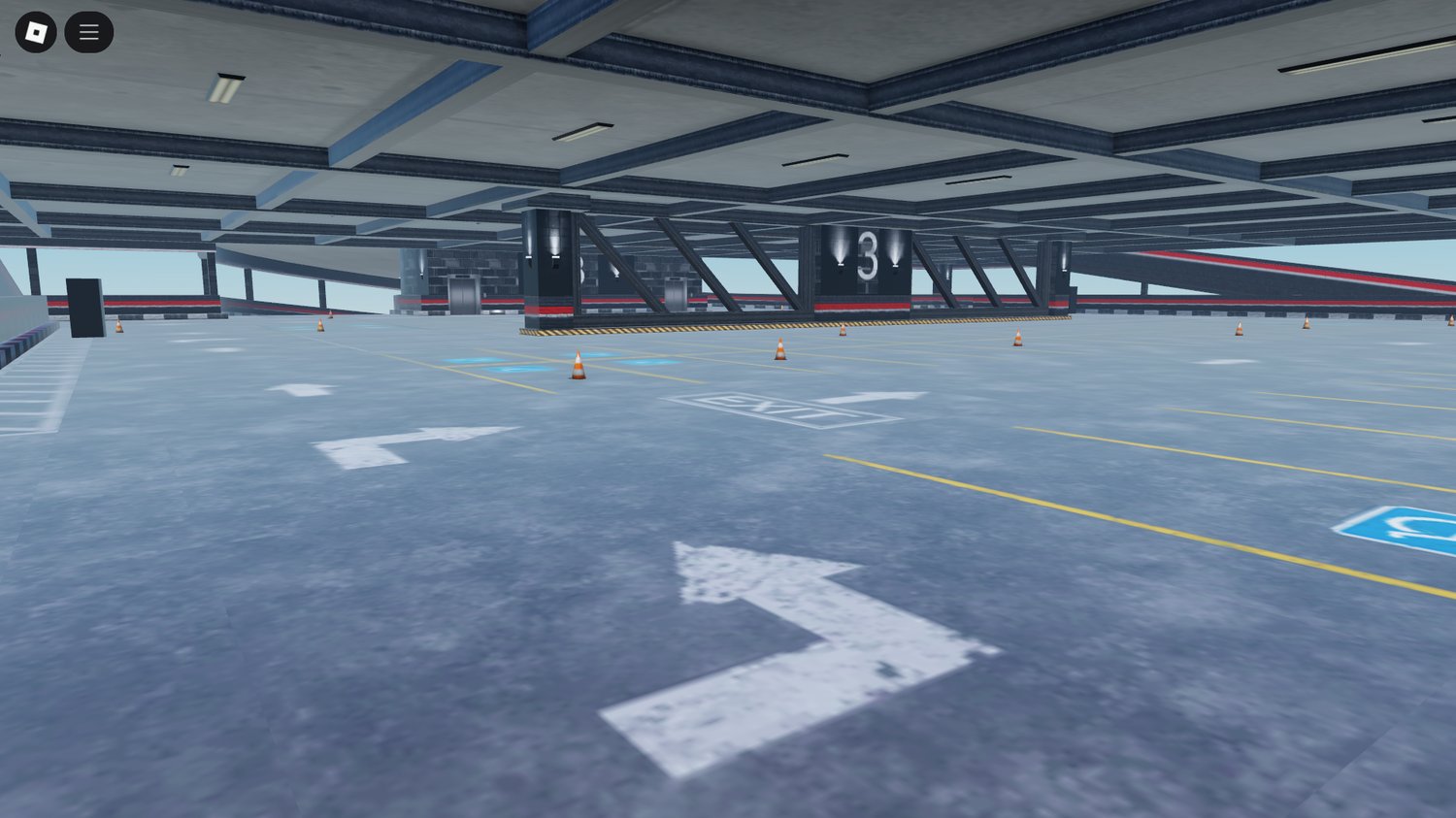This screenshot has width=1456, height=818.
Task: Select the traffic cone near the yellow stripe
Action: (578, 364)
